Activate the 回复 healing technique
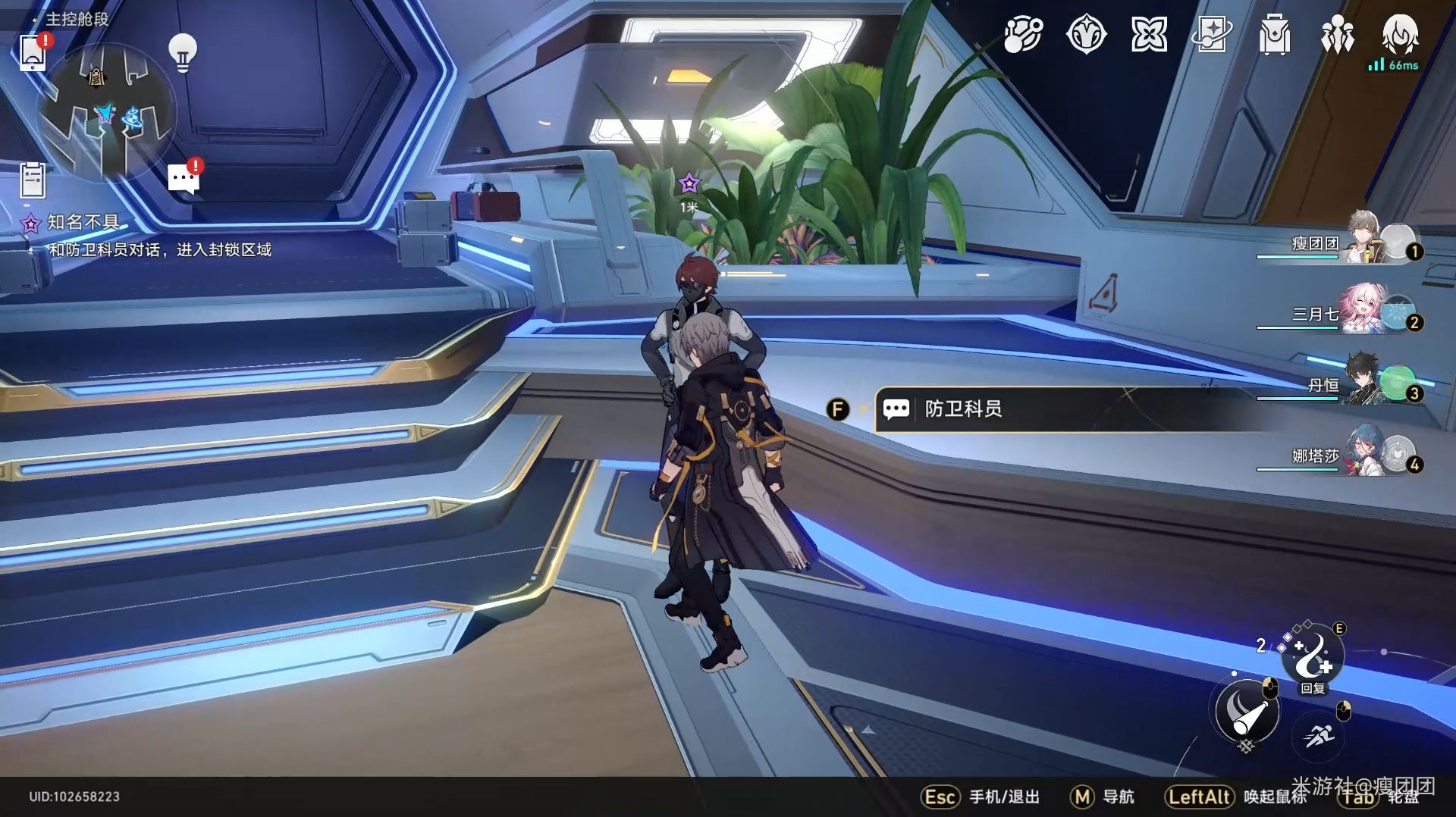 click(x=1312, y=656)
